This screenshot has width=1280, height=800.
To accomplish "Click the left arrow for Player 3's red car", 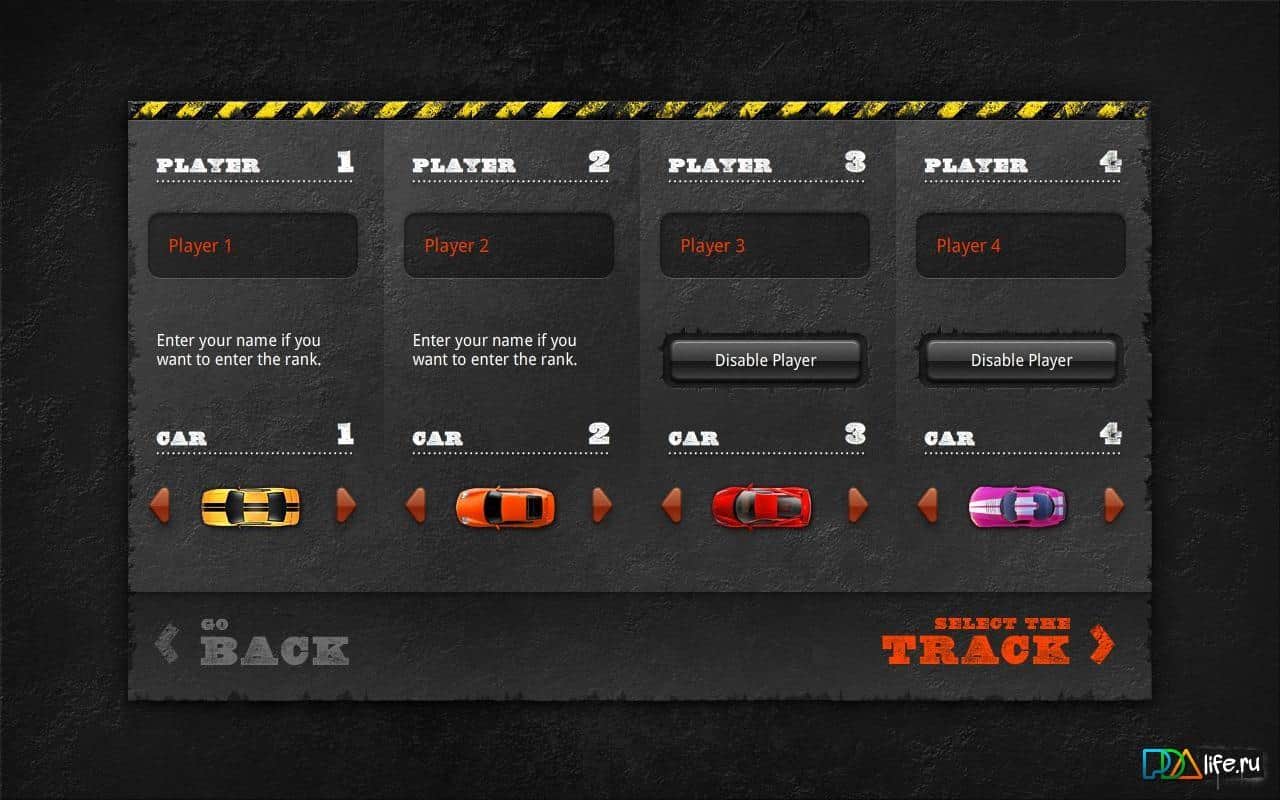I will point(672,507).
